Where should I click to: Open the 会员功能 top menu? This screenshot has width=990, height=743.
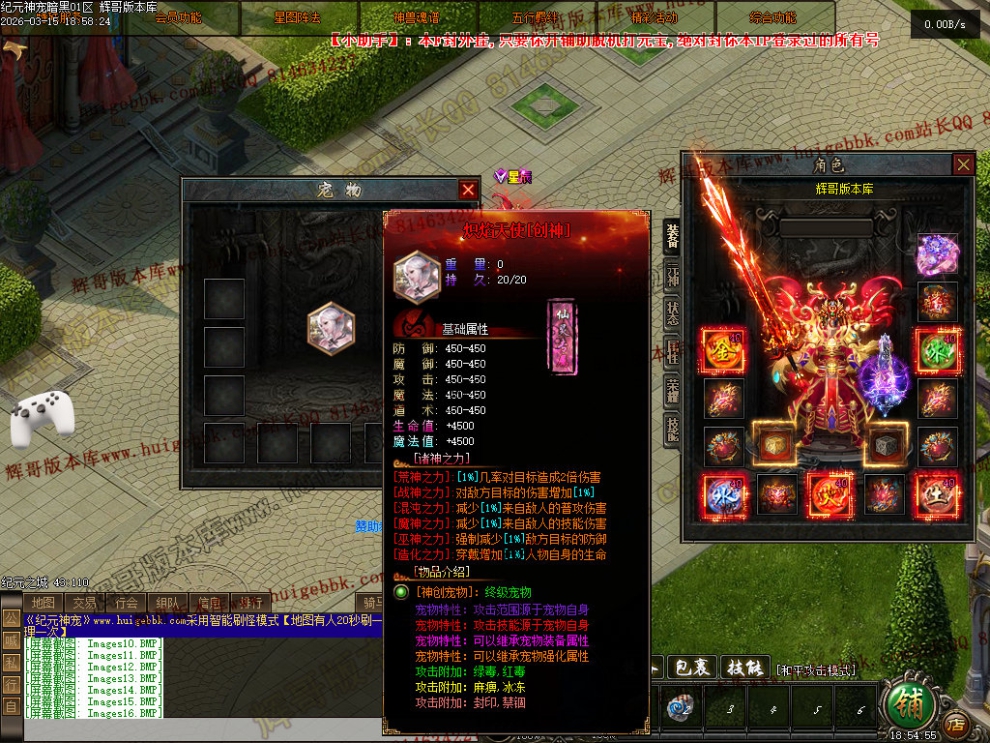(178, 17)
